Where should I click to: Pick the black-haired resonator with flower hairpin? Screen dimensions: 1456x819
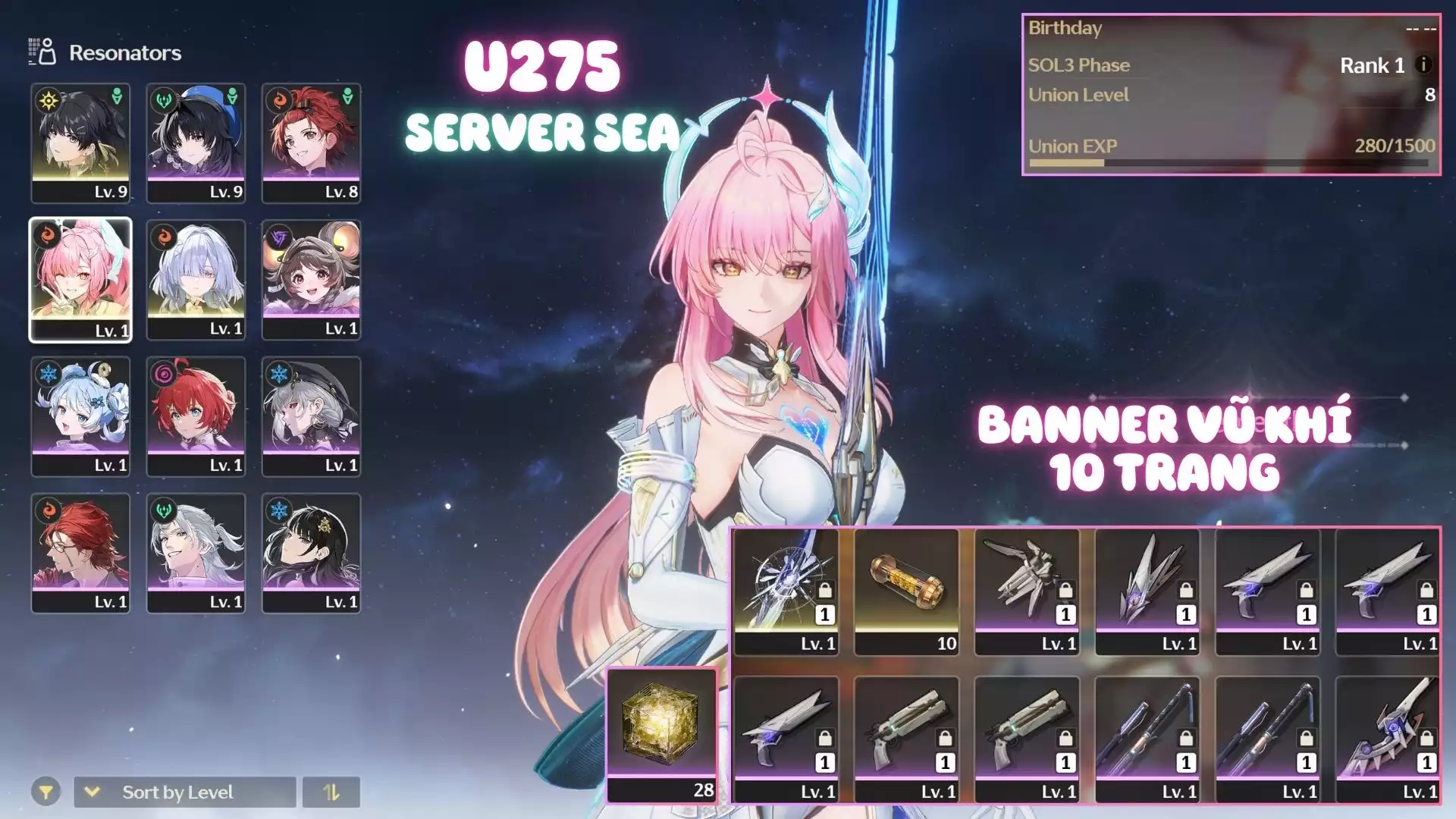(311, 552)
